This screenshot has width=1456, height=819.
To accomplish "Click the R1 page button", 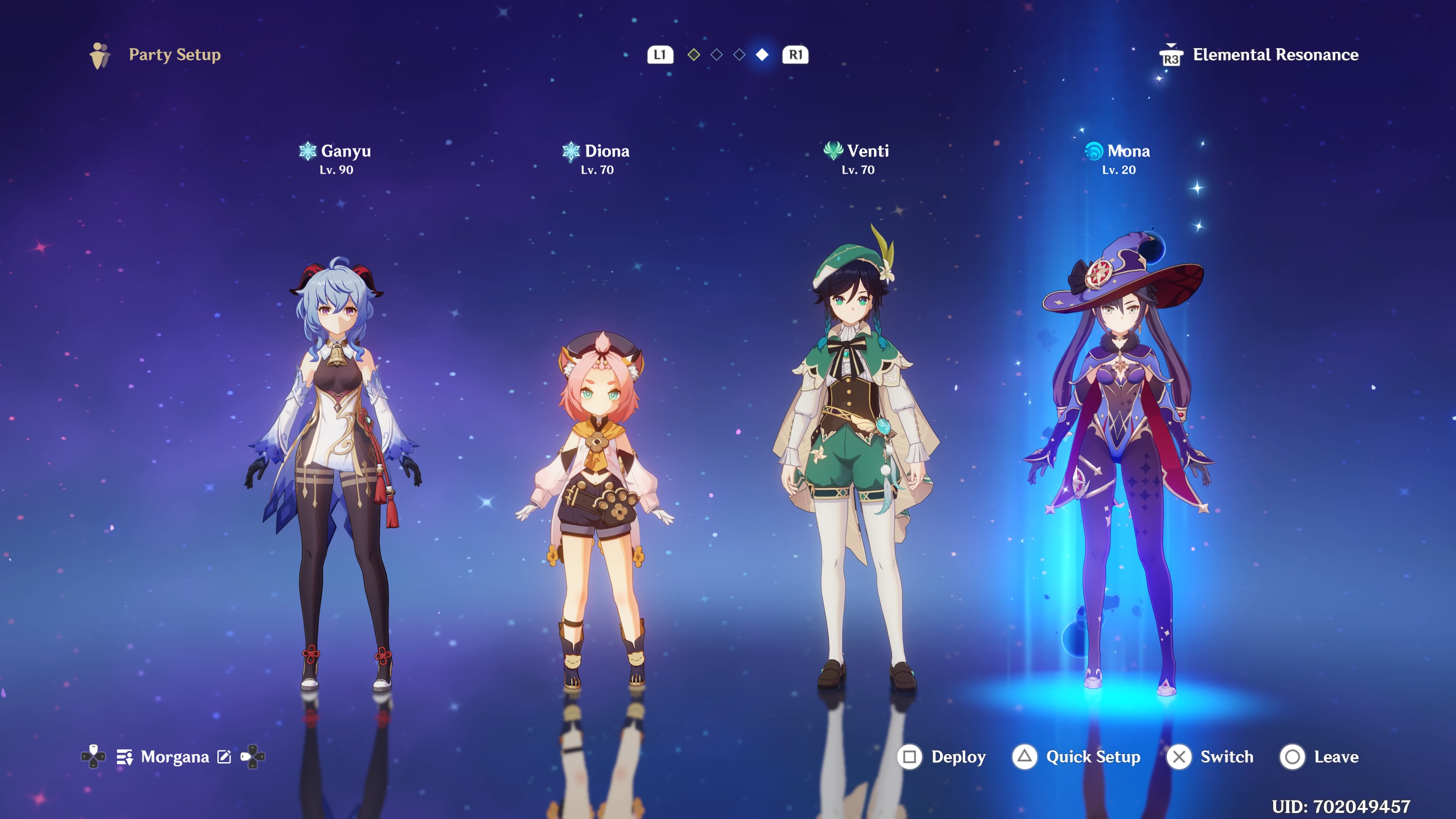I will tap(795, 55).
